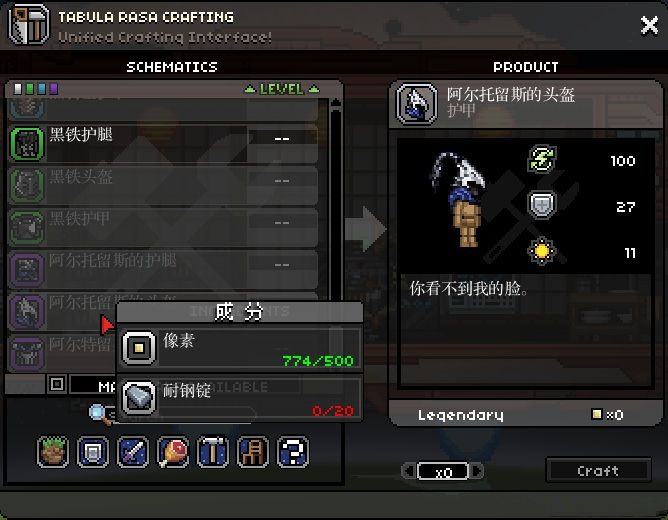Click the 像素 ingredient entry

(239, 348)
